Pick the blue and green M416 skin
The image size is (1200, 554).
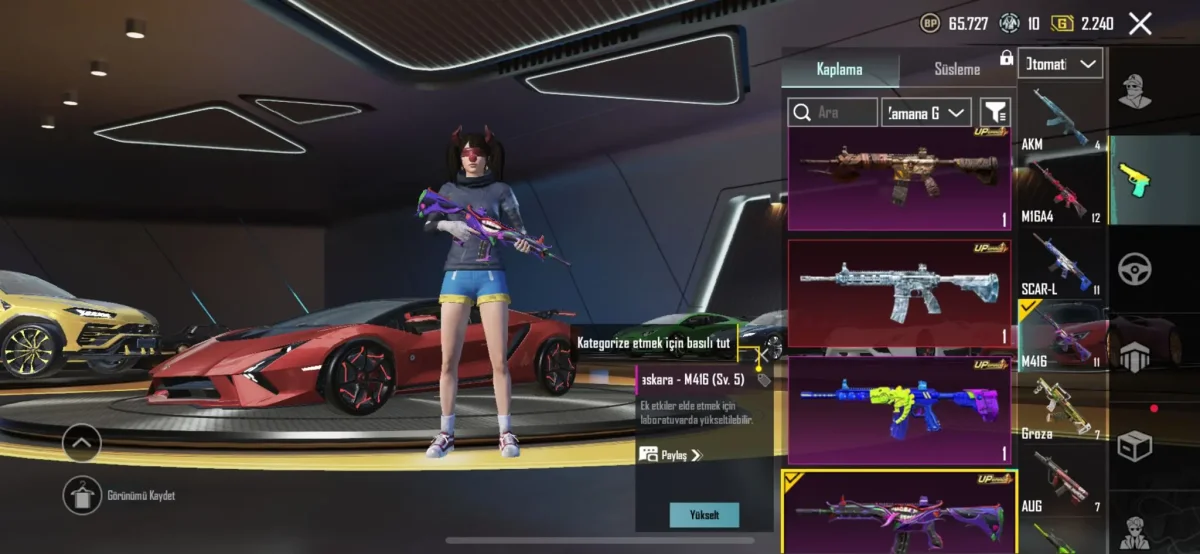point(899,408)
